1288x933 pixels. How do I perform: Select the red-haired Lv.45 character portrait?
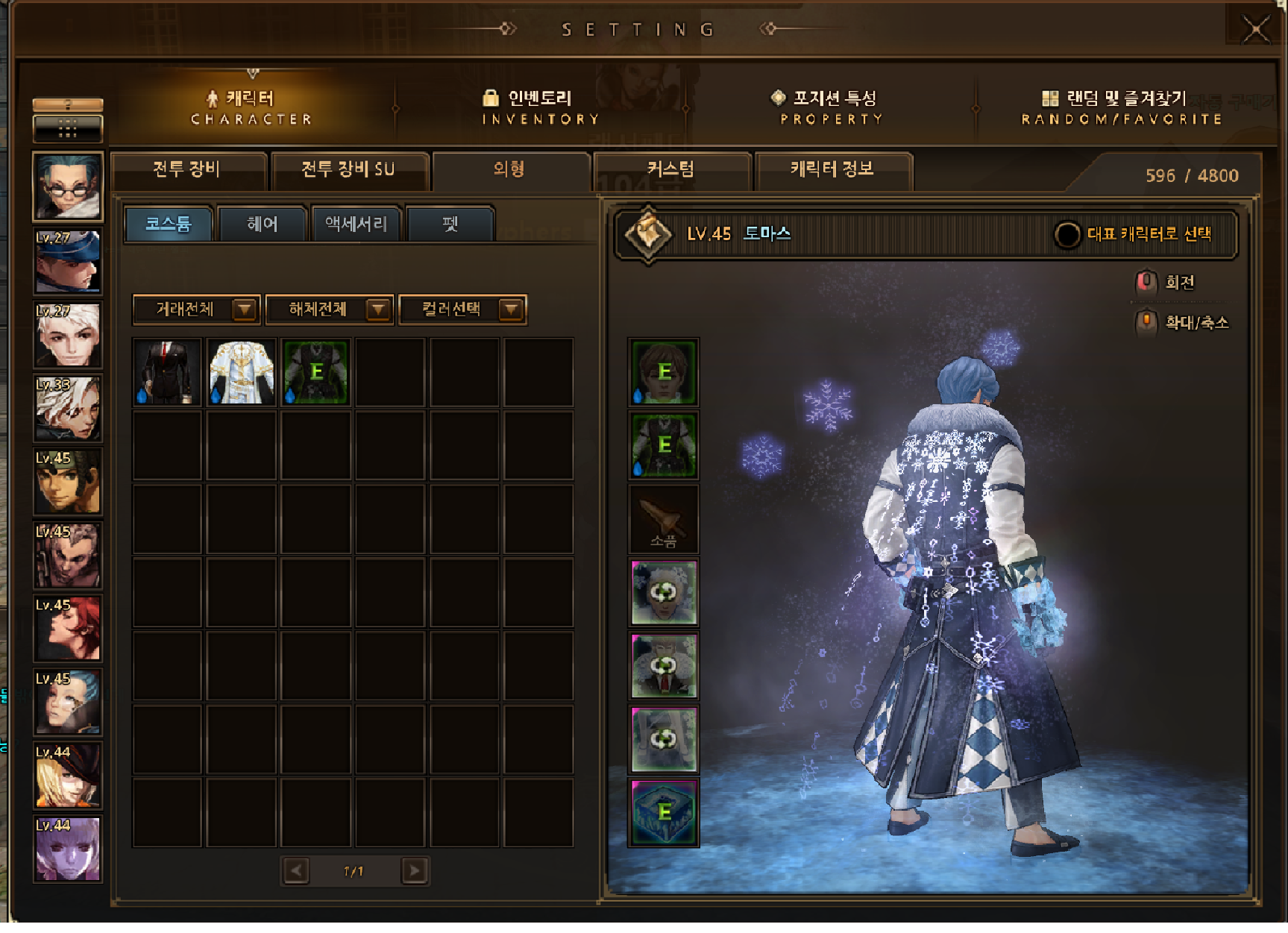(x=67, y=628)
